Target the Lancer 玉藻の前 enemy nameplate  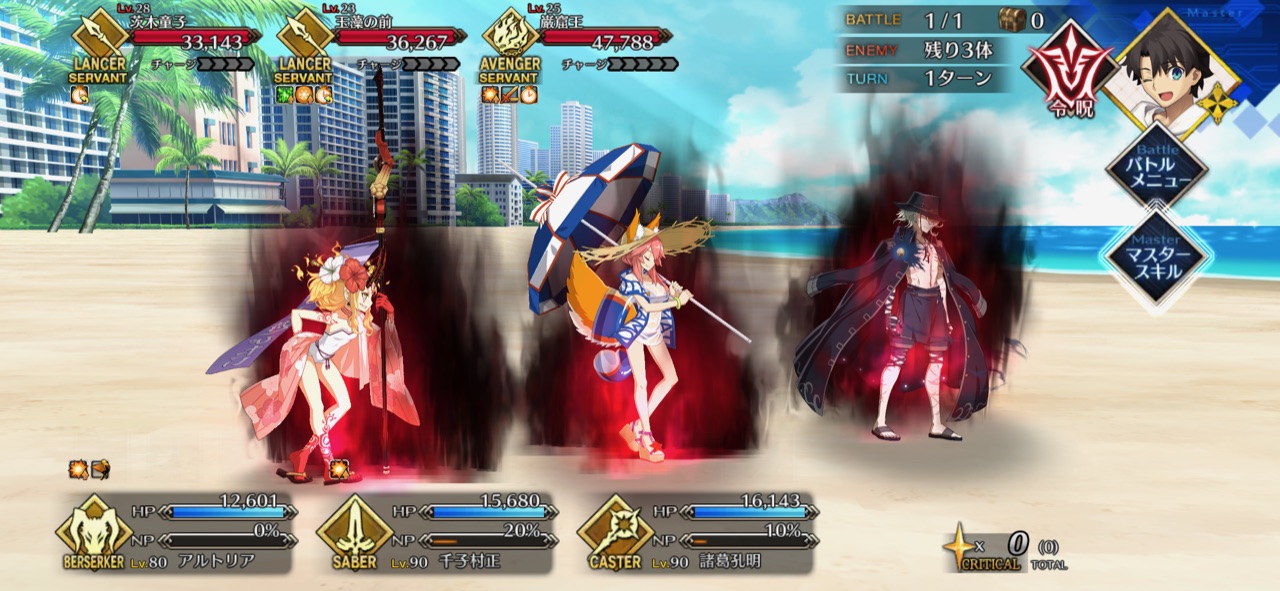point(370,40)
